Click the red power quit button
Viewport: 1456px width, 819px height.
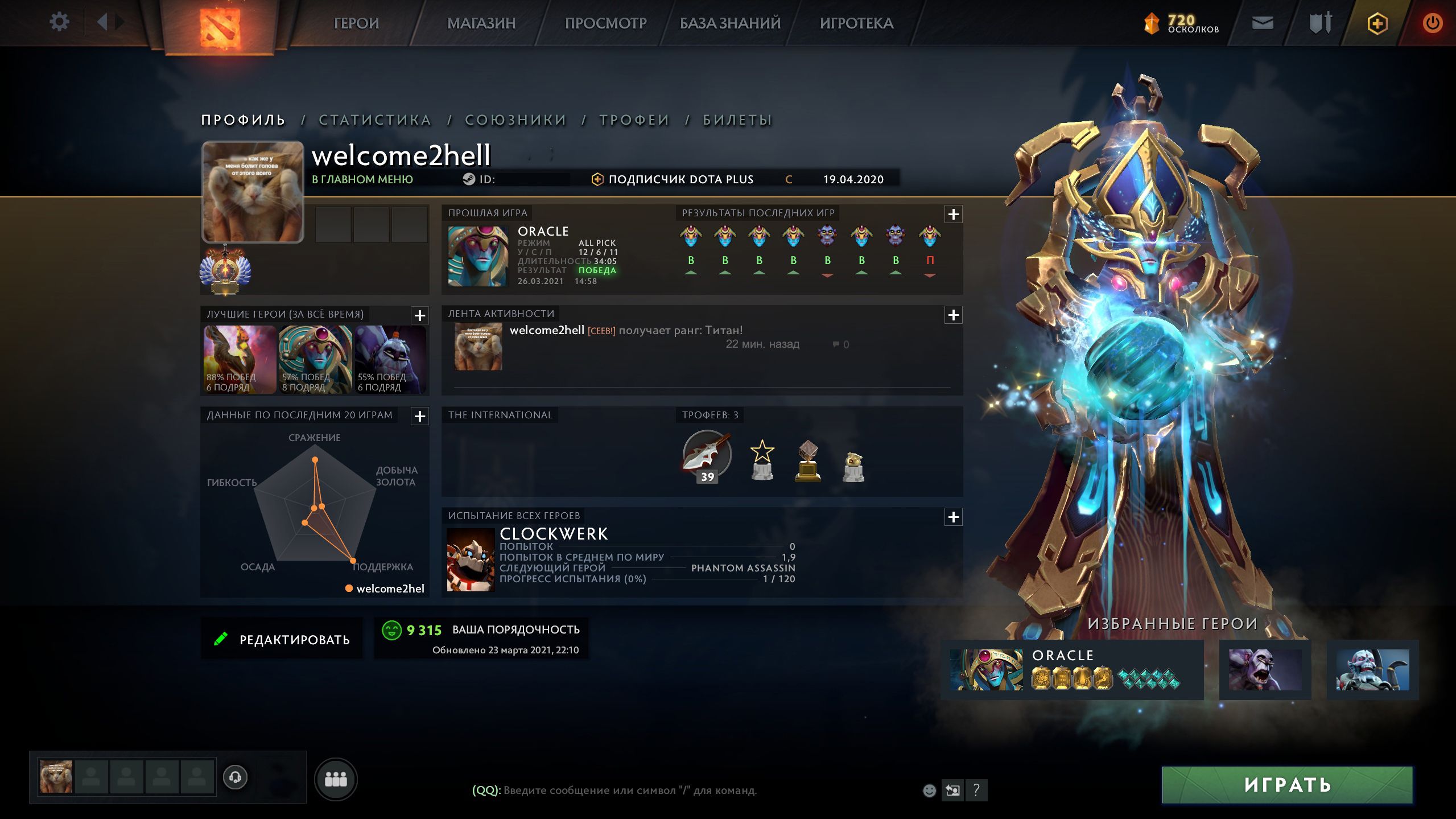[x=1432, y=23]
